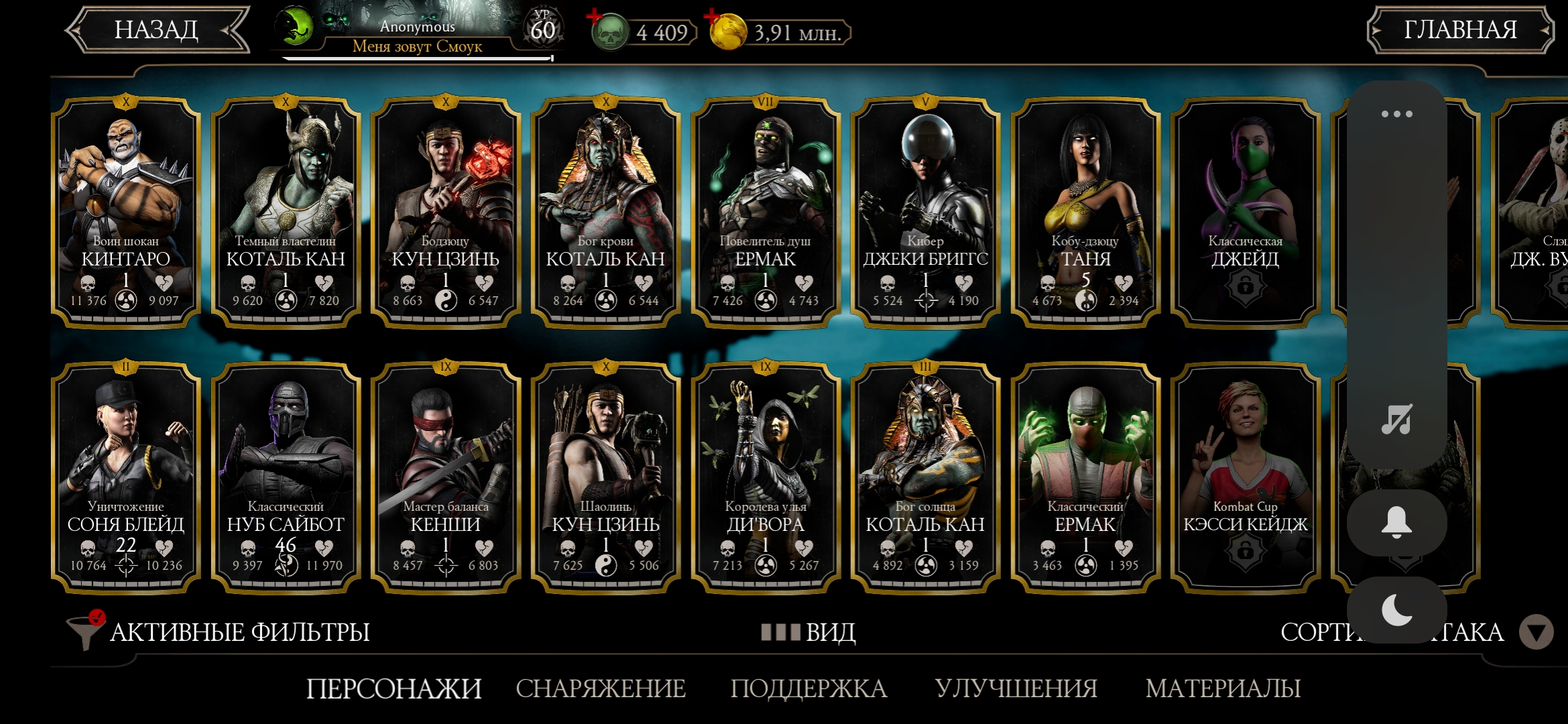1568x724 pixels.
Task: Open the Кобу-дзюцу Таня card
Action: coord(1086,211)
